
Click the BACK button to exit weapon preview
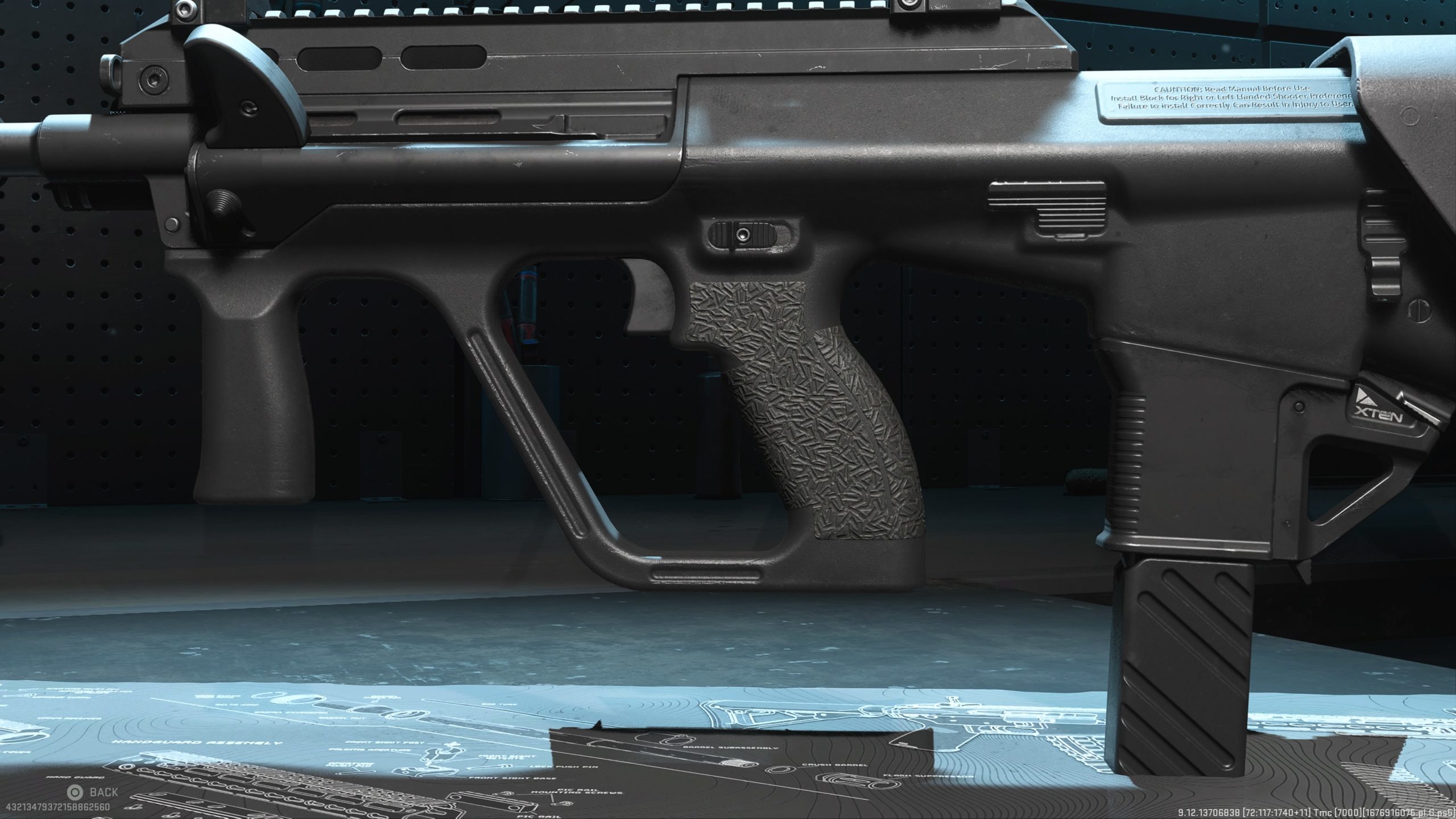click(x=93, y=792)
